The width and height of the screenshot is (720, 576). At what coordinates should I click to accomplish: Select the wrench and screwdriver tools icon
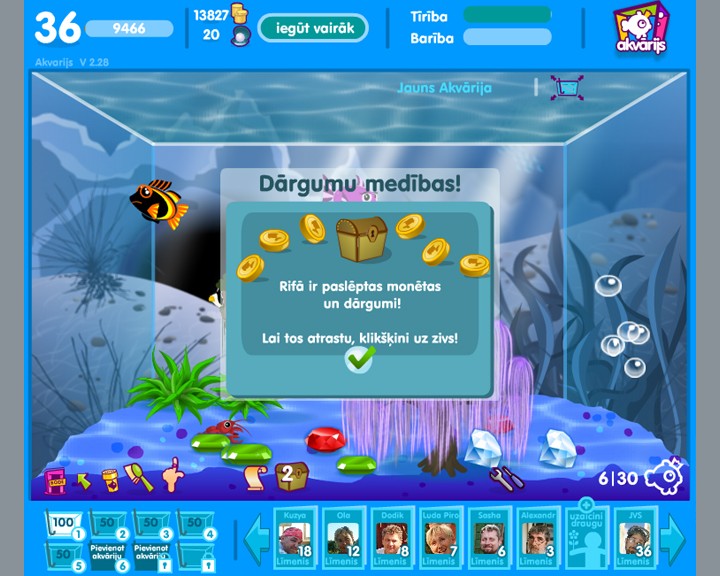[506, 477]
